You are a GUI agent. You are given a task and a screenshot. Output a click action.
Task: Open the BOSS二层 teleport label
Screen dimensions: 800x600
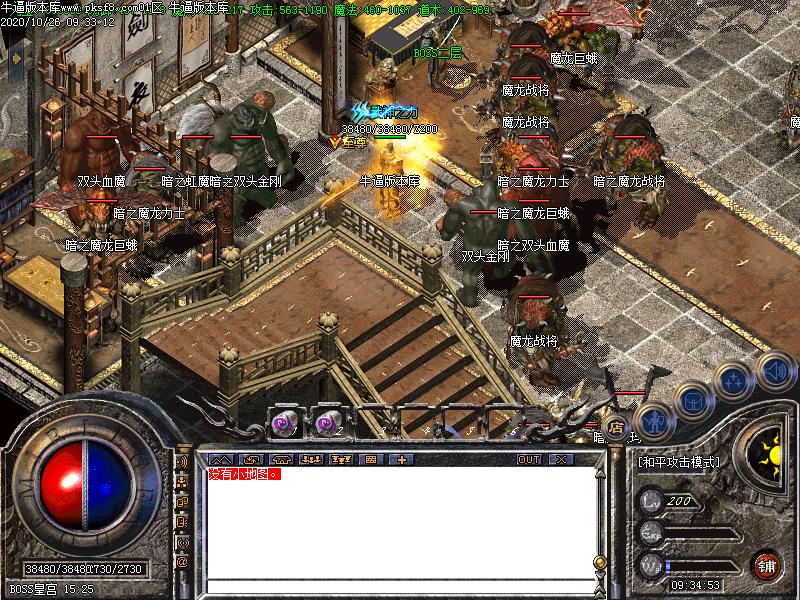(x=438, y=53)
